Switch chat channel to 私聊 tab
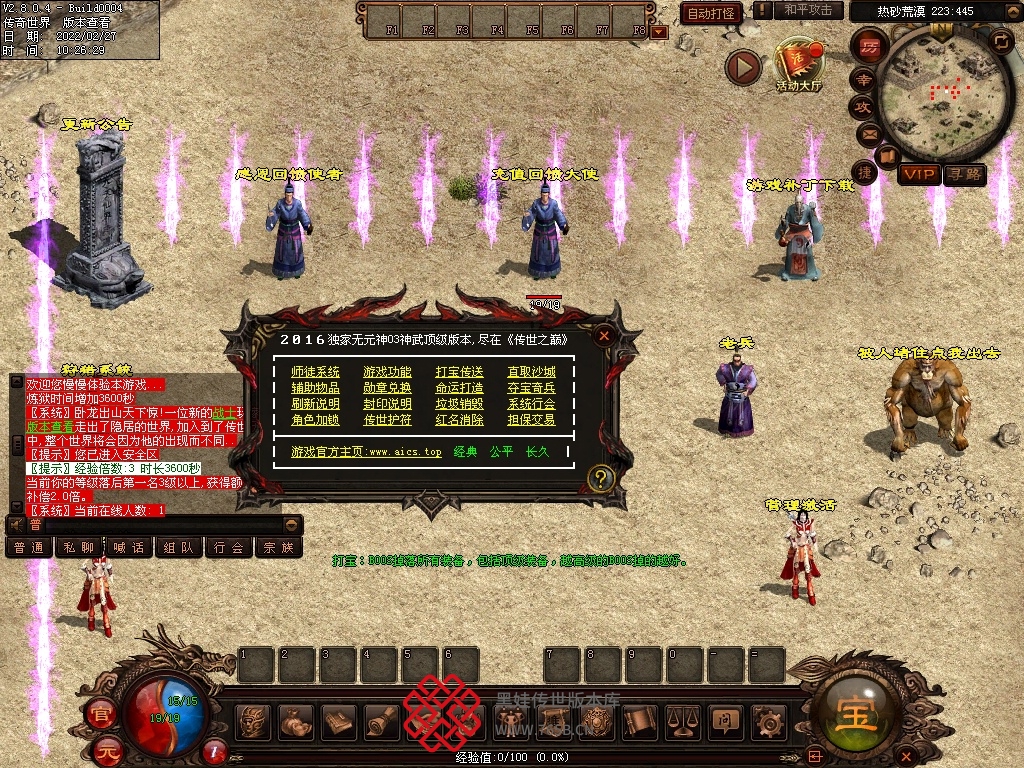Image resolution: width=1024 pixels, height=768 pixels. [x=80, y=547]
